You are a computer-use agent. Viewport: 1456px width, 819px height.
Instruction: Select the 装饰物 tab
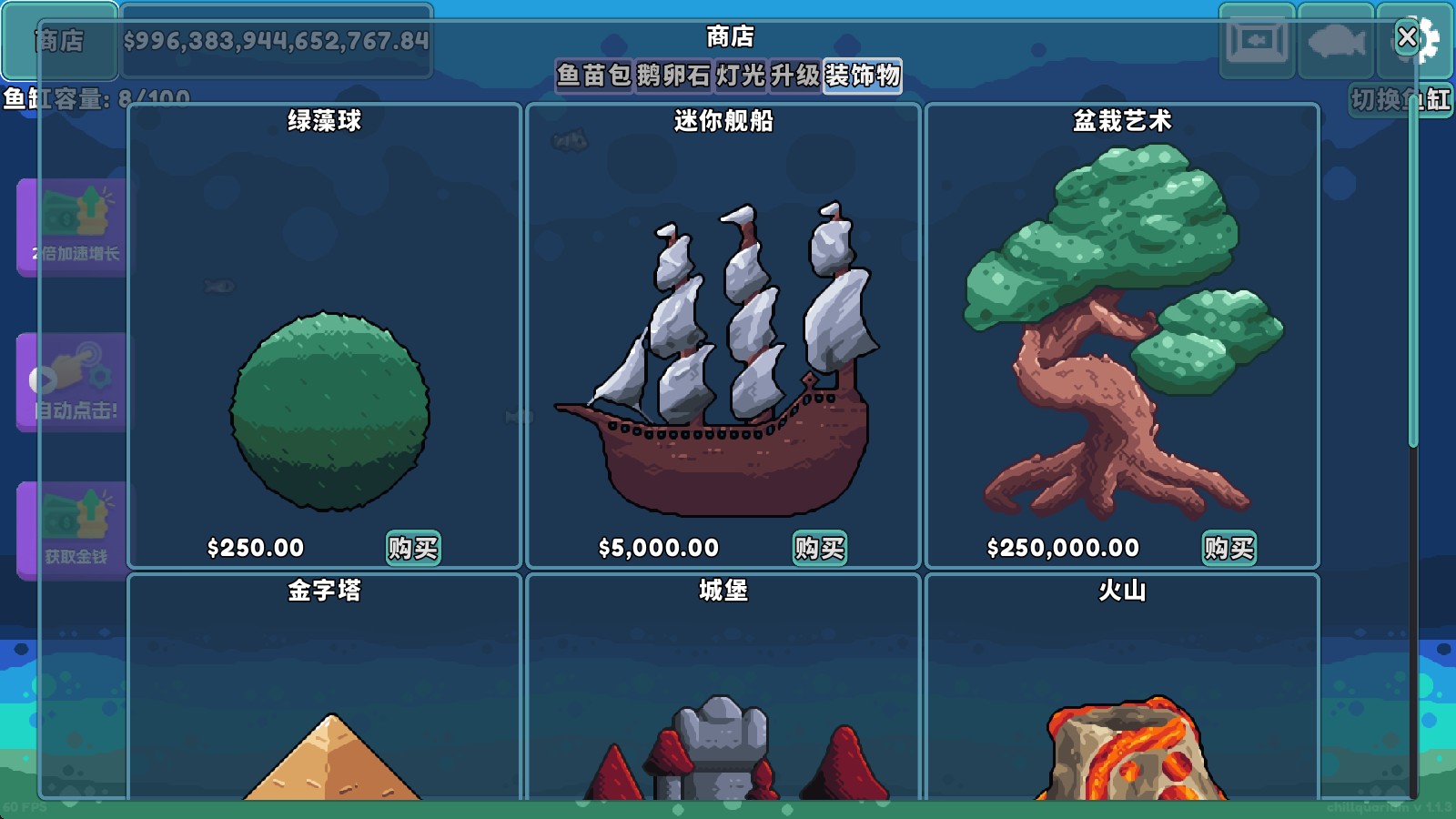pyautogui.click(x=861, y=78)
